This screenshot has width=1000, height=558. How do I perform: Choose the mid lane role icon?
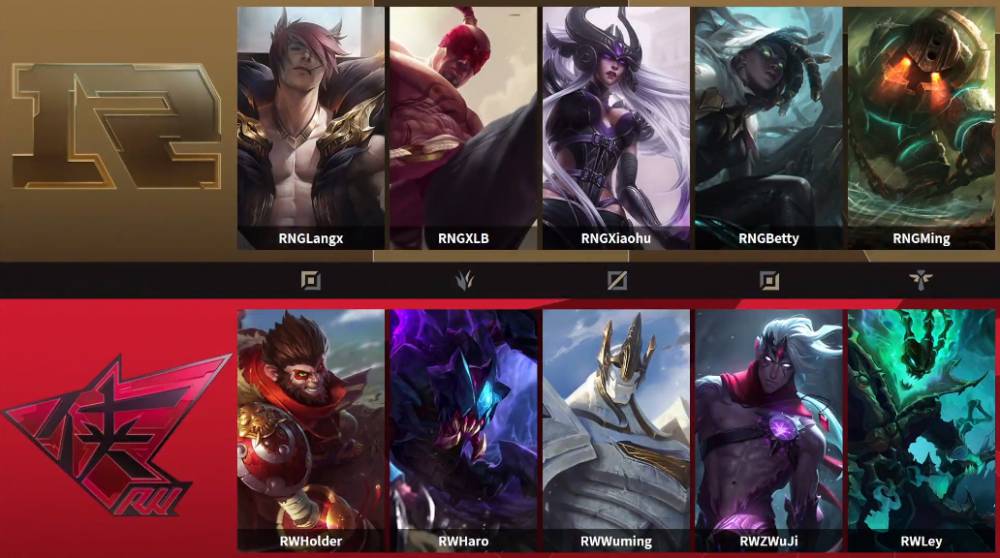click(617, 280)
